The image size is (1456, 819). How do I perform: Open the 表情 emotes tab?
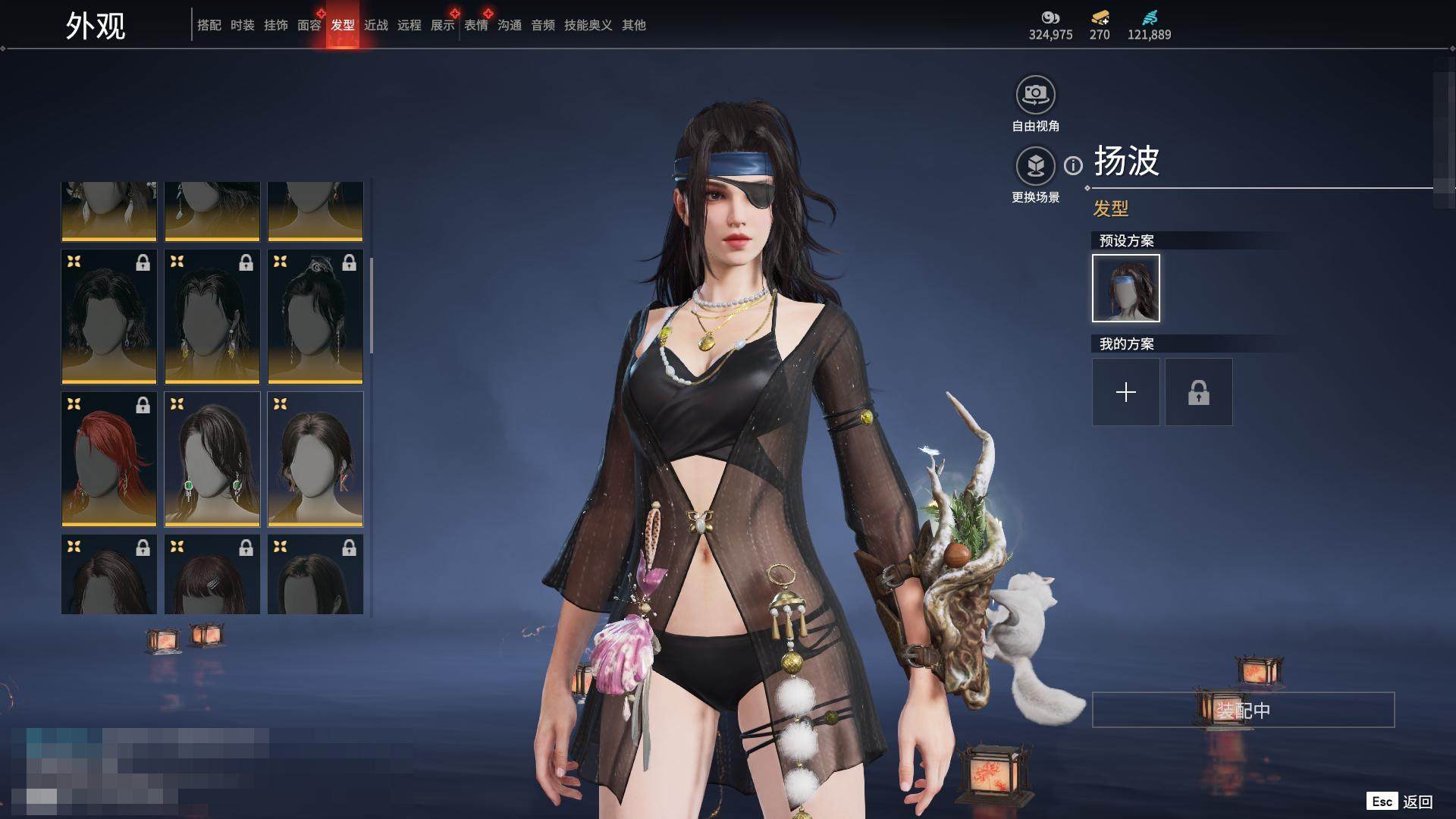[475, 25]
